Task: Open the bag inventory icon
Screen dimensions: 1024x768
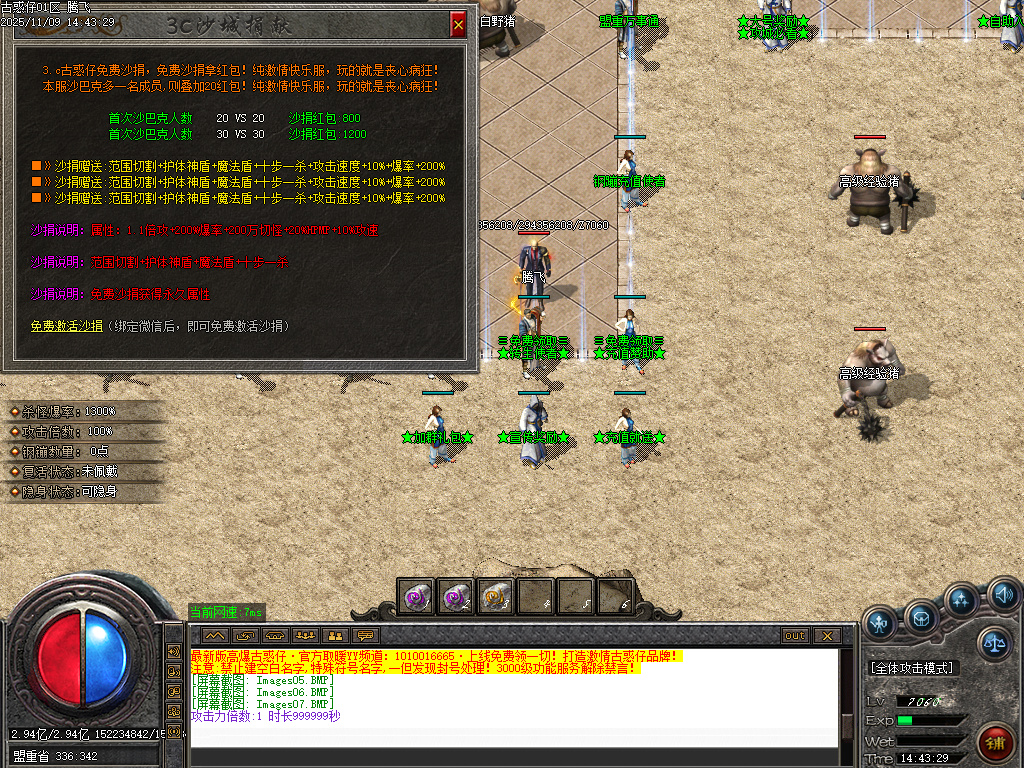Action: tap(921, 616)
